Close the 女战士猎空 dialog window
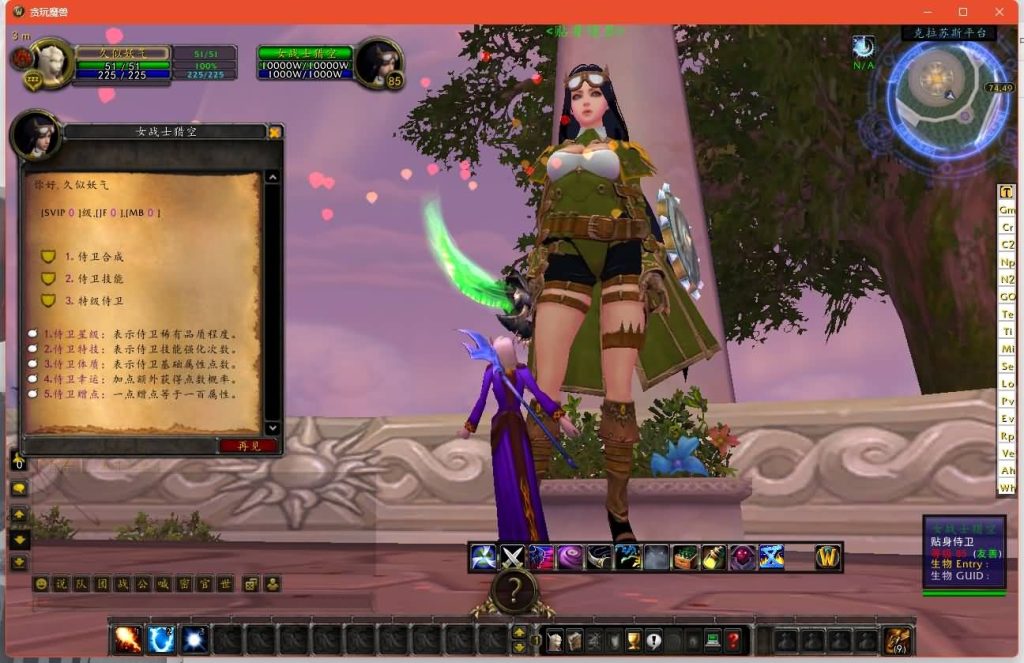This screenshot has width=1024, height=663. tap(275, 131)
